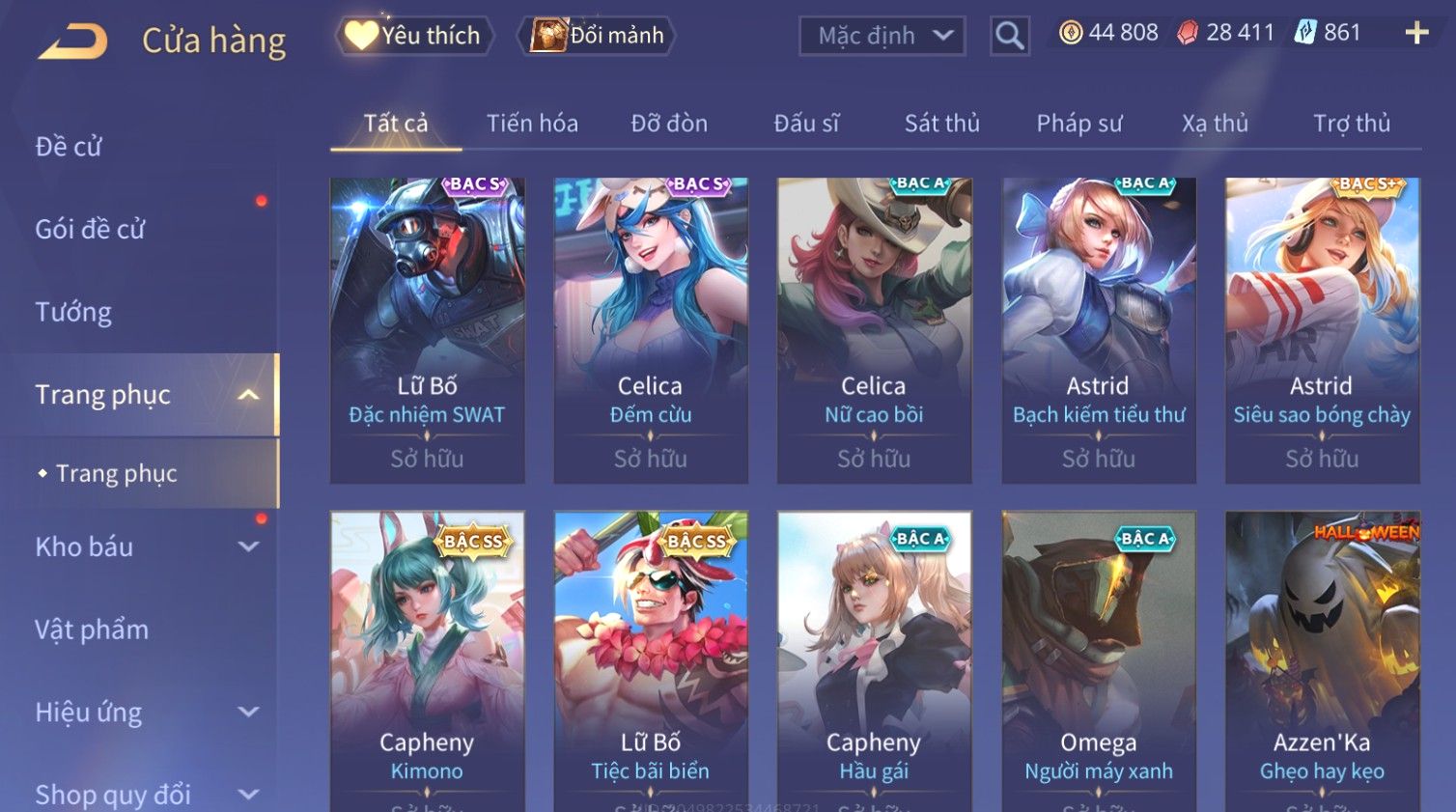Select the Sát thủ tab

click(941, 124)
